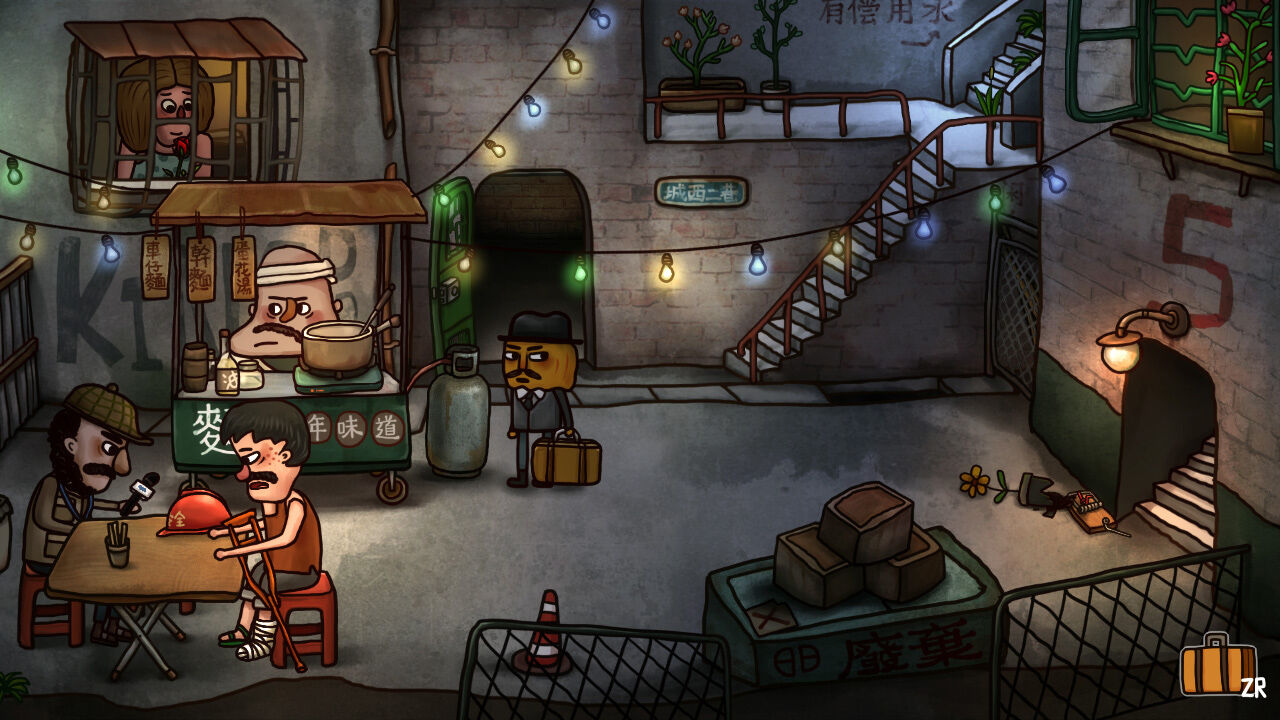Talk to the noodle stall vendor with bandaged head

point(290,310)
